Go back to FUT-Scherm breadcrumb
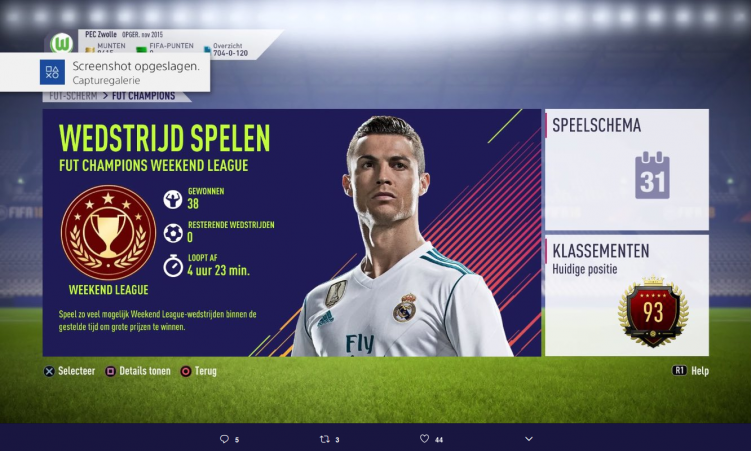Image resolution: width=751 pixels, height=451 pixels. point(70,96)
